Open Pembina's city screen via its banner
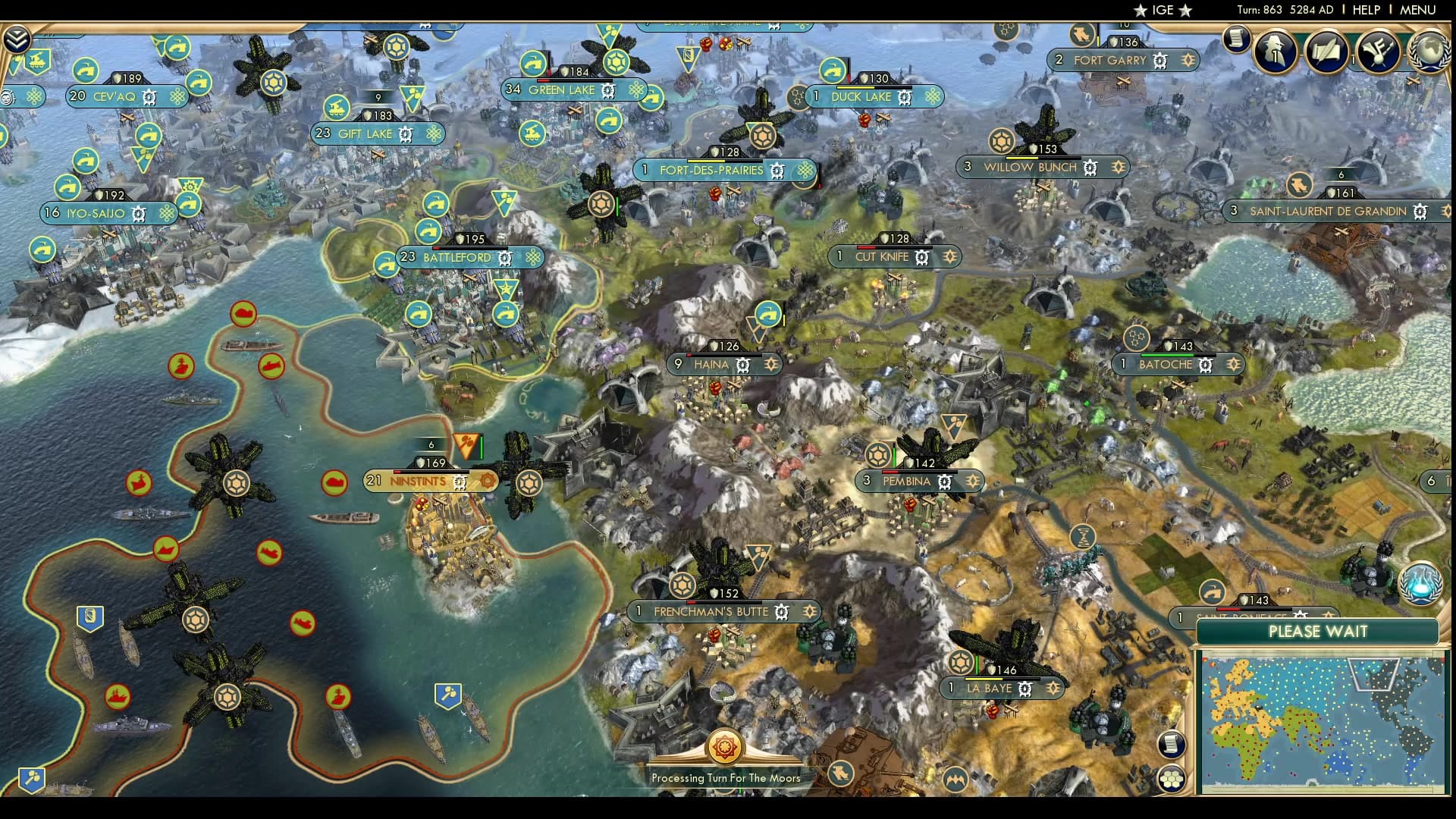The width and height of the screenshot is (1456, 819). tap(907, 481)
